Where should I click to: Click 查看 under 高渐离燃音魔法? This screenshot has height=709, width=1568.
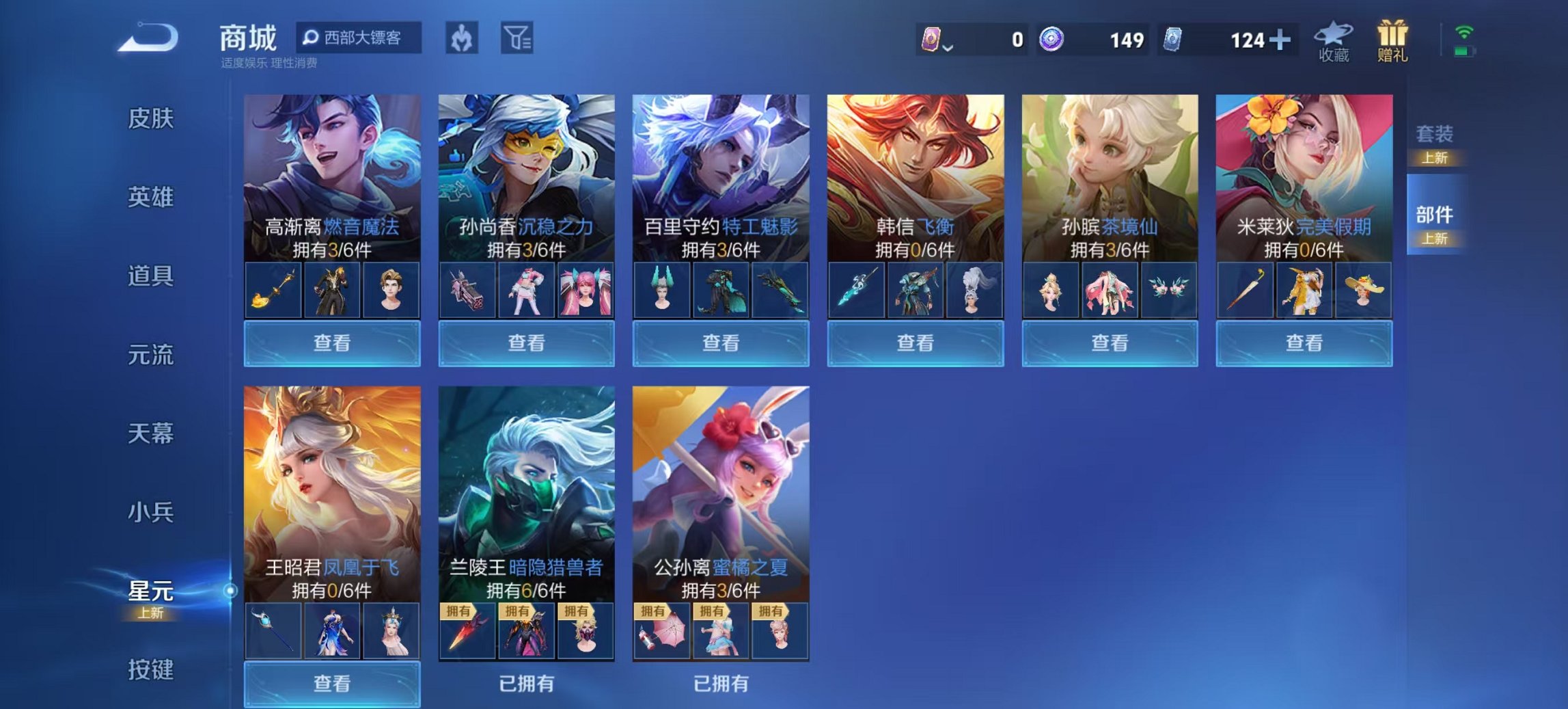coord(331,345)
